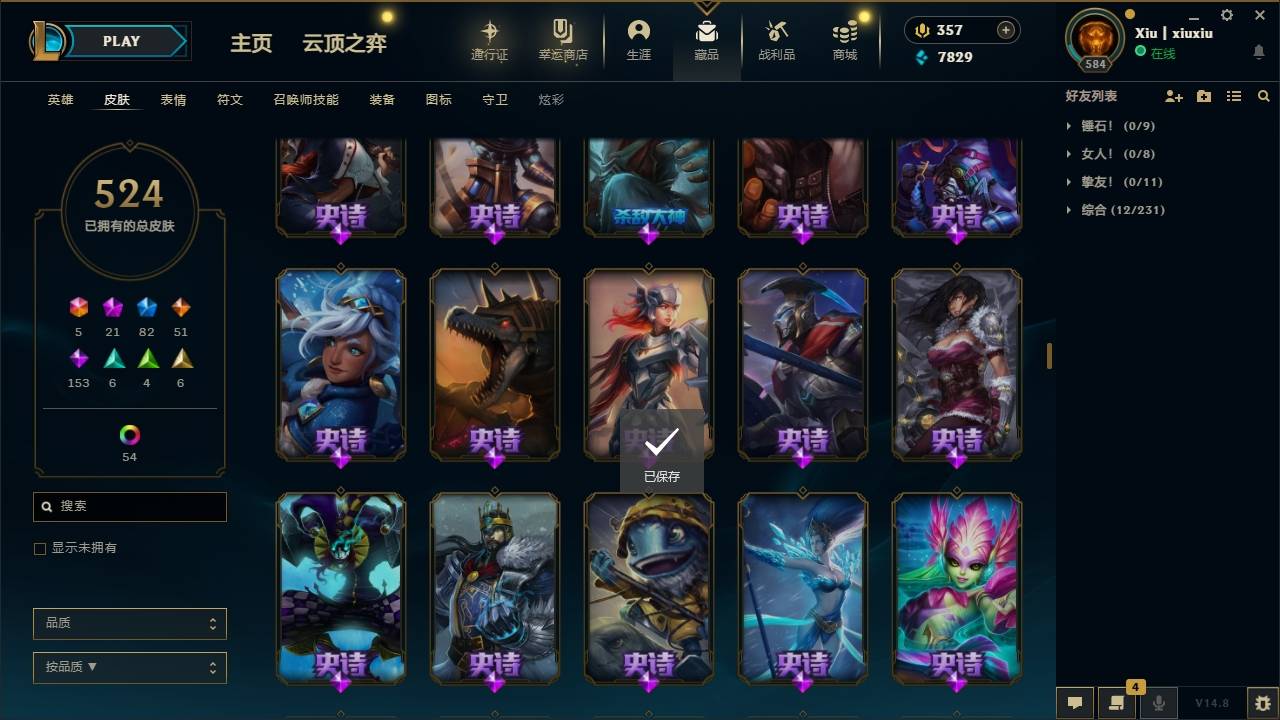
Task: Click the PLAY button
Action: point(121,41)
